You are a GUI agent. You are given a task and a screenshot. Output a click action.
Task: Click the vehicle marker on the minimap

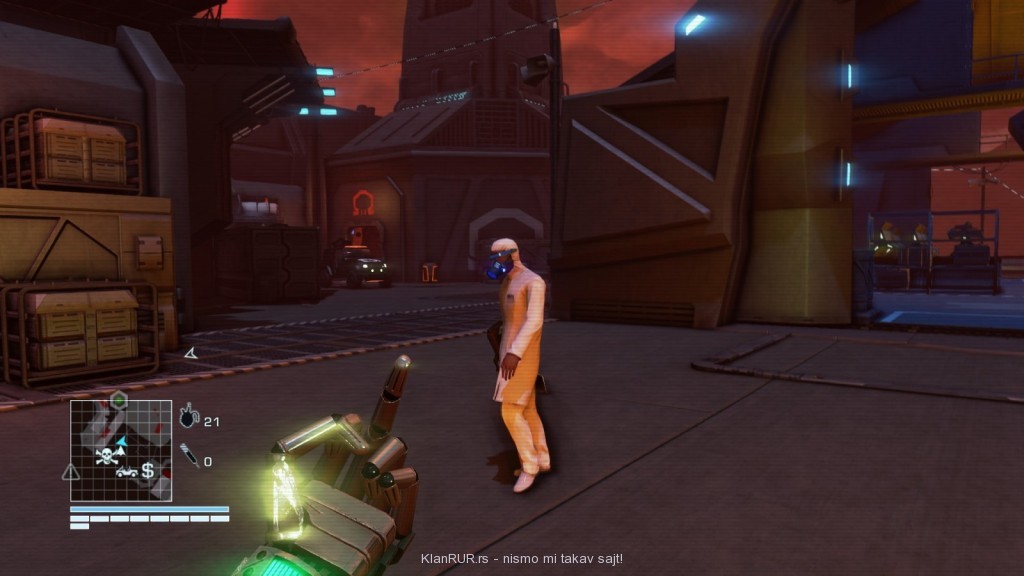tap(125, 471)
